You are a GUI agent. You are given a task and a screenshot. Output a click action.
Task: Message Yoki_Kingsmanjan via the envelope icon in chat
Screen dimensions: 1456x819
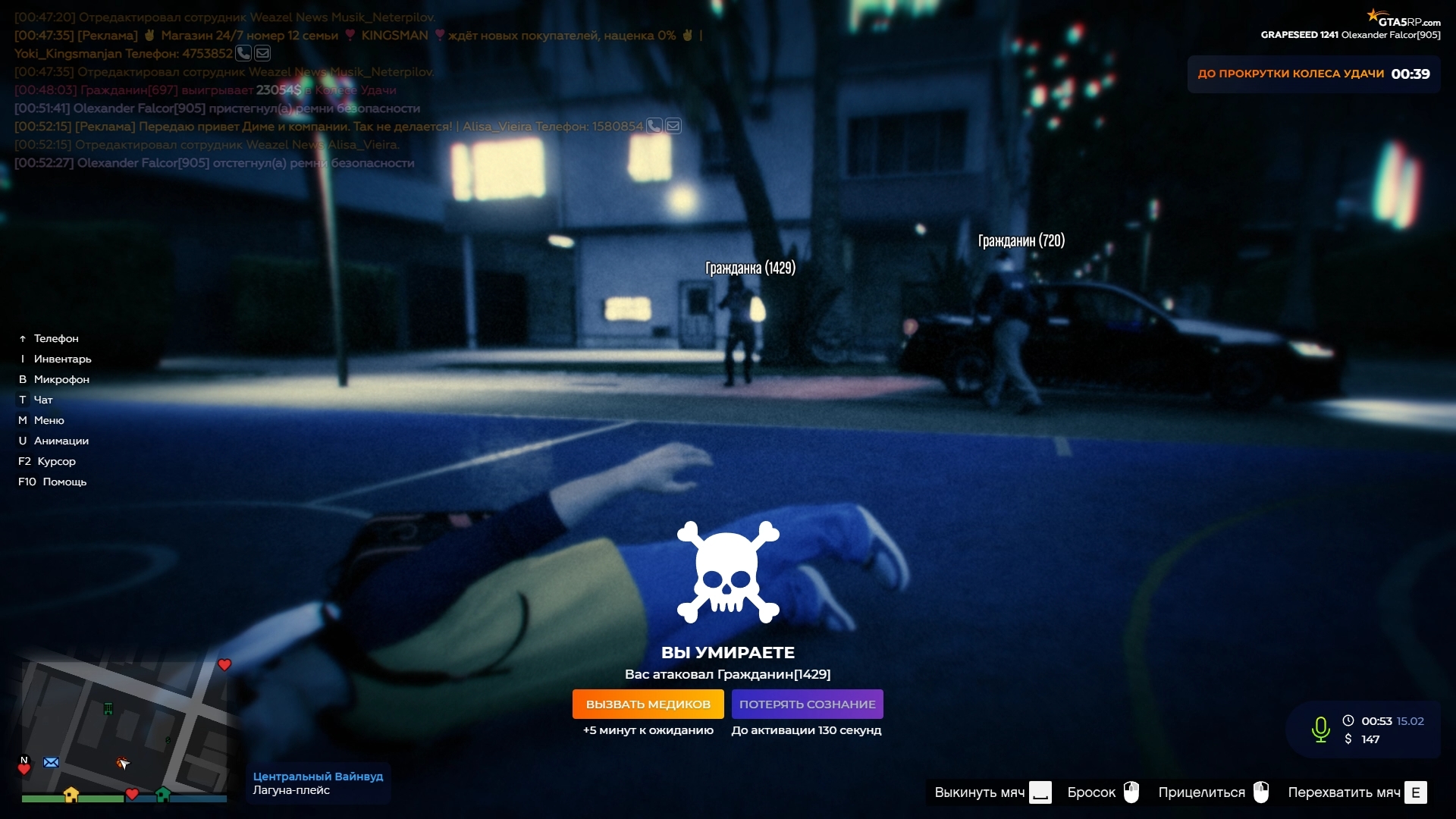coord(262,53)
